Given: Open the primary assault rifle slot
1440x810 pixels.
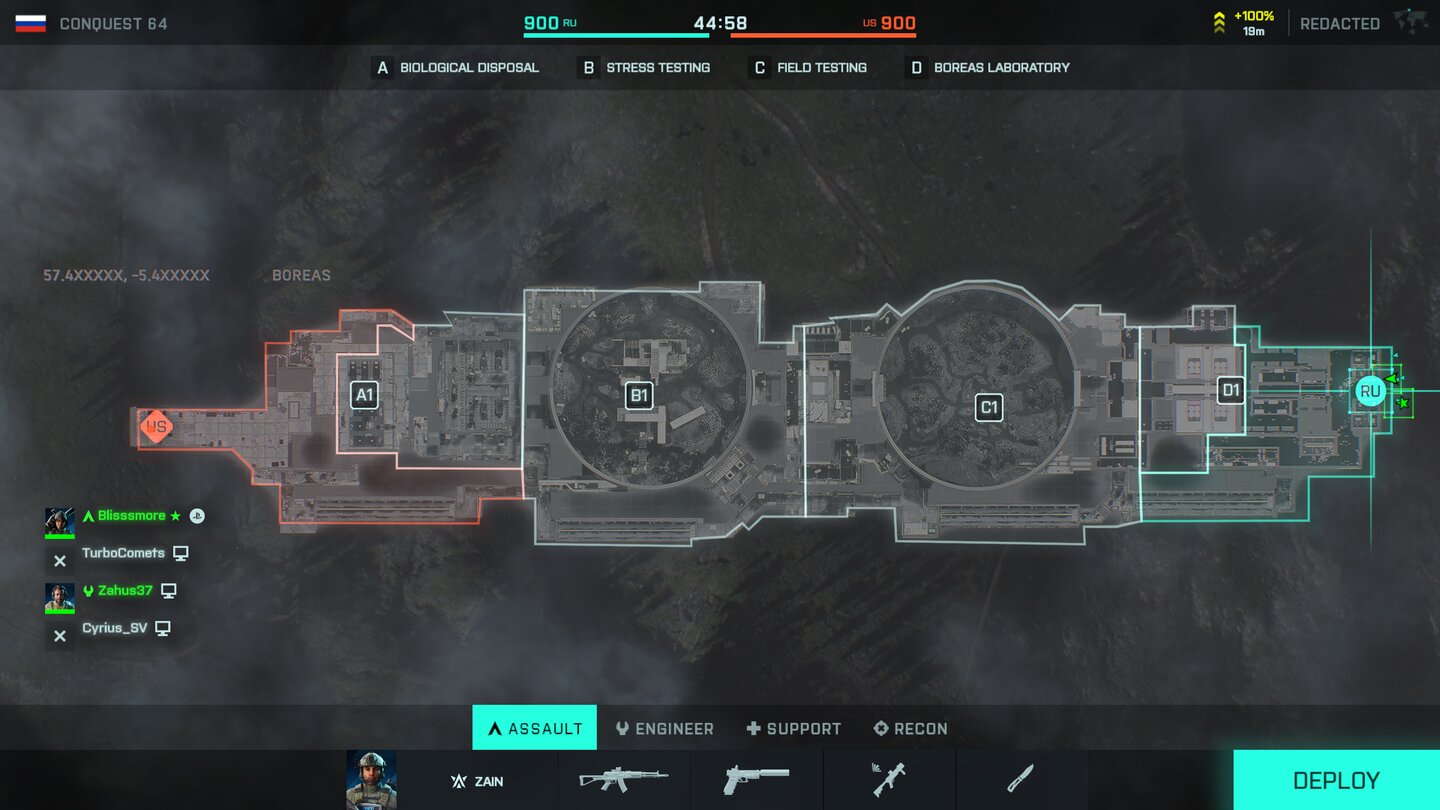Looking at the screenshot, I should (x=624, y=779).
